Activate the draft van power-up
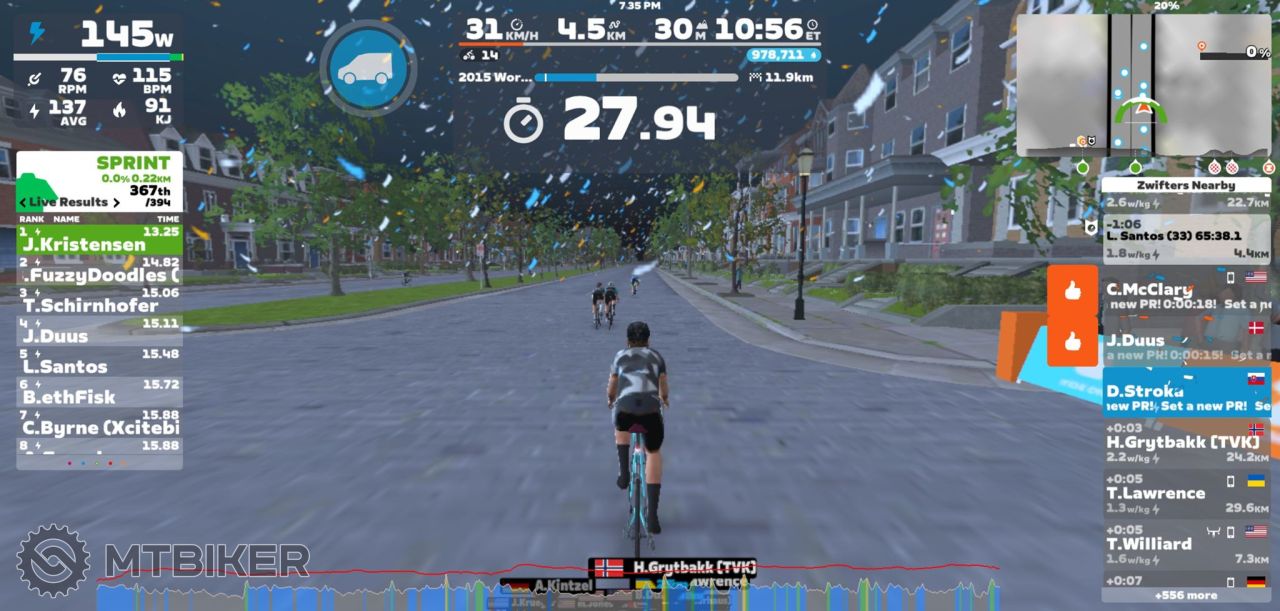The height and width of the screenshot is (611, 1280). click(x=367, y=68)
